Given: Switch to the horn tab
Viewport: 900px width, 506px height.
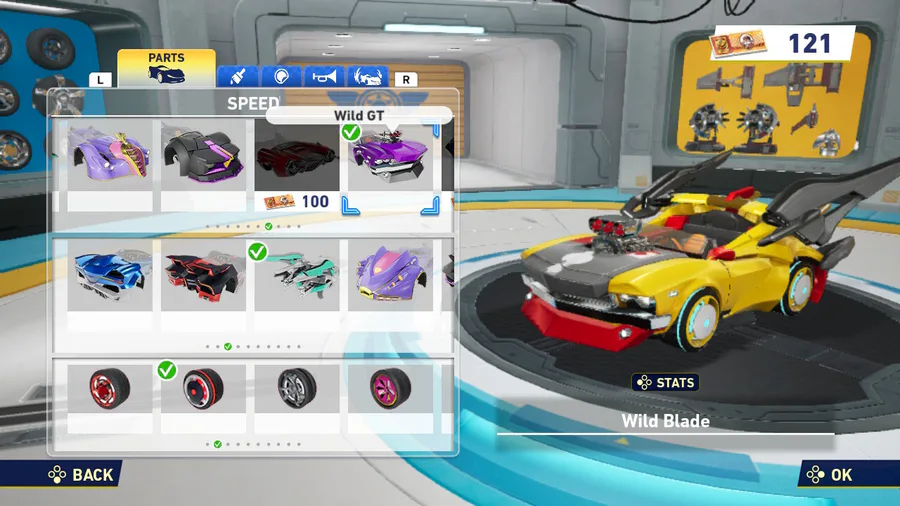Looking at the screenshot, I should [324, 77].
